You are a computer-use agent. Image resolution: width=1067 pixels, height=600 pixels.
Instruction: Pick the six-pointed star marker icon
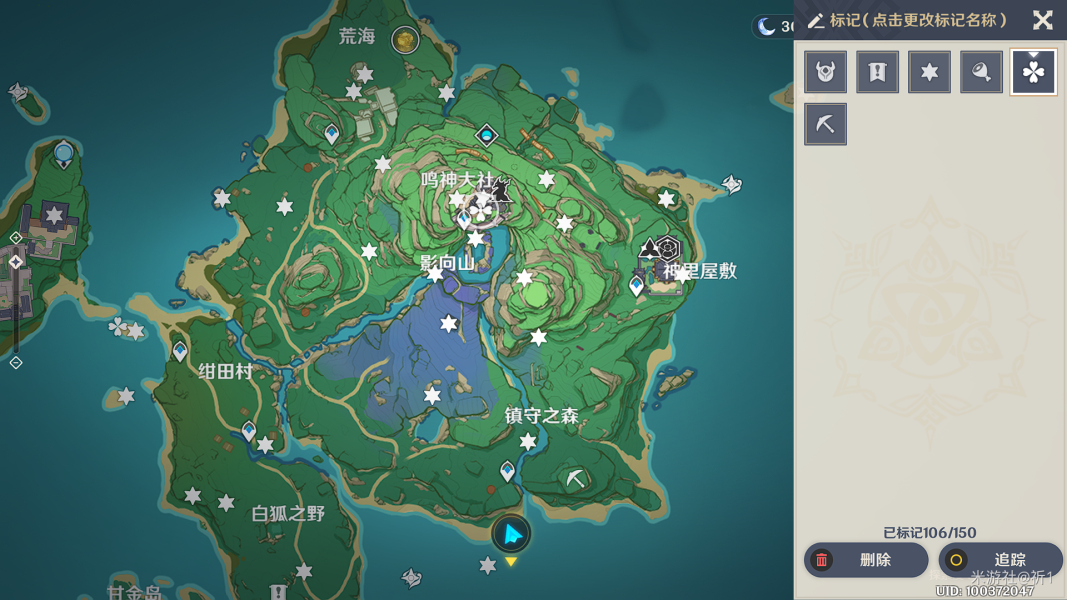[929, 72]
